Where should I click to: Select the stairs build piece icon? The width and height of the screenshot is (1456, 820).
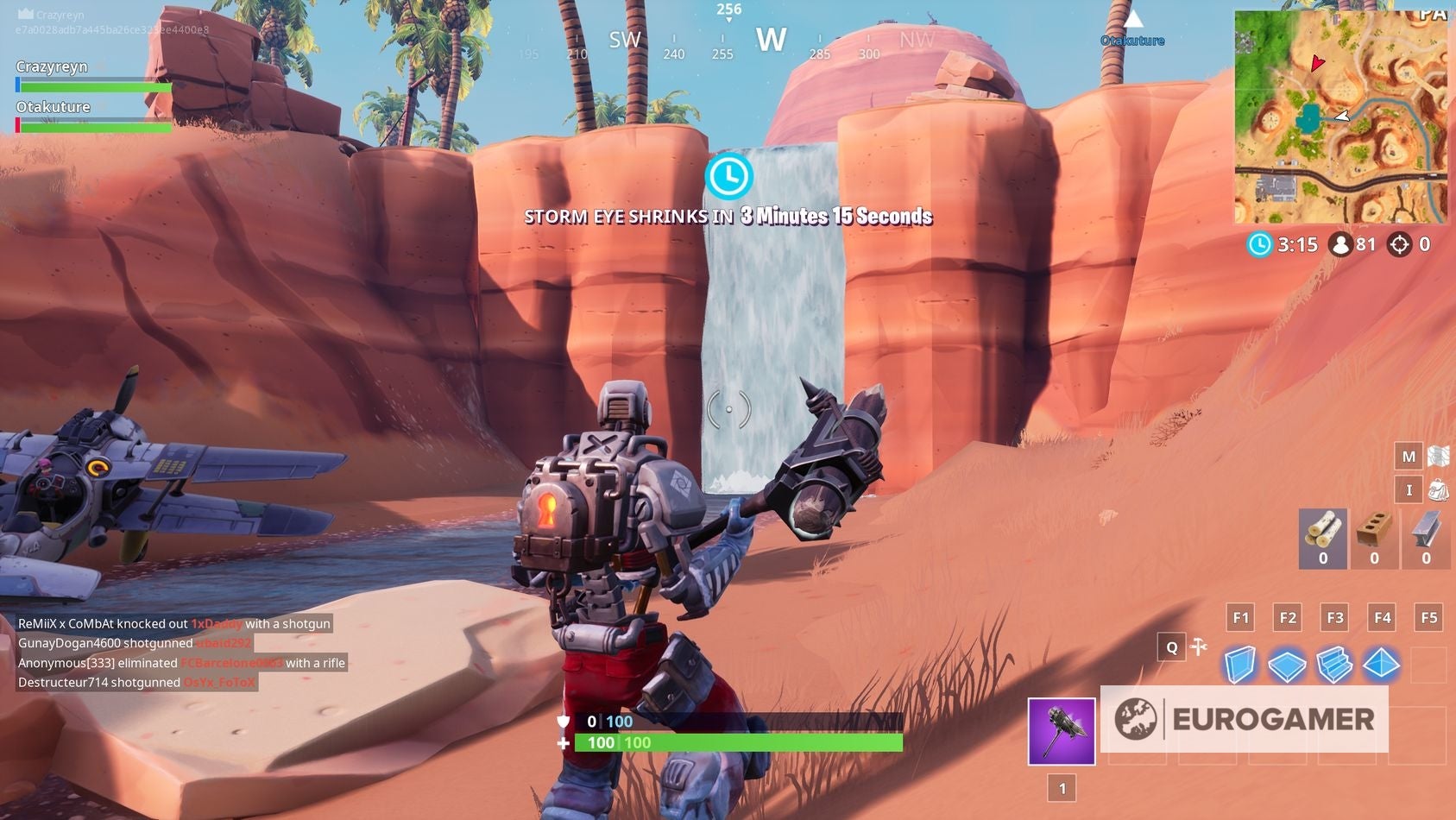1334,665
